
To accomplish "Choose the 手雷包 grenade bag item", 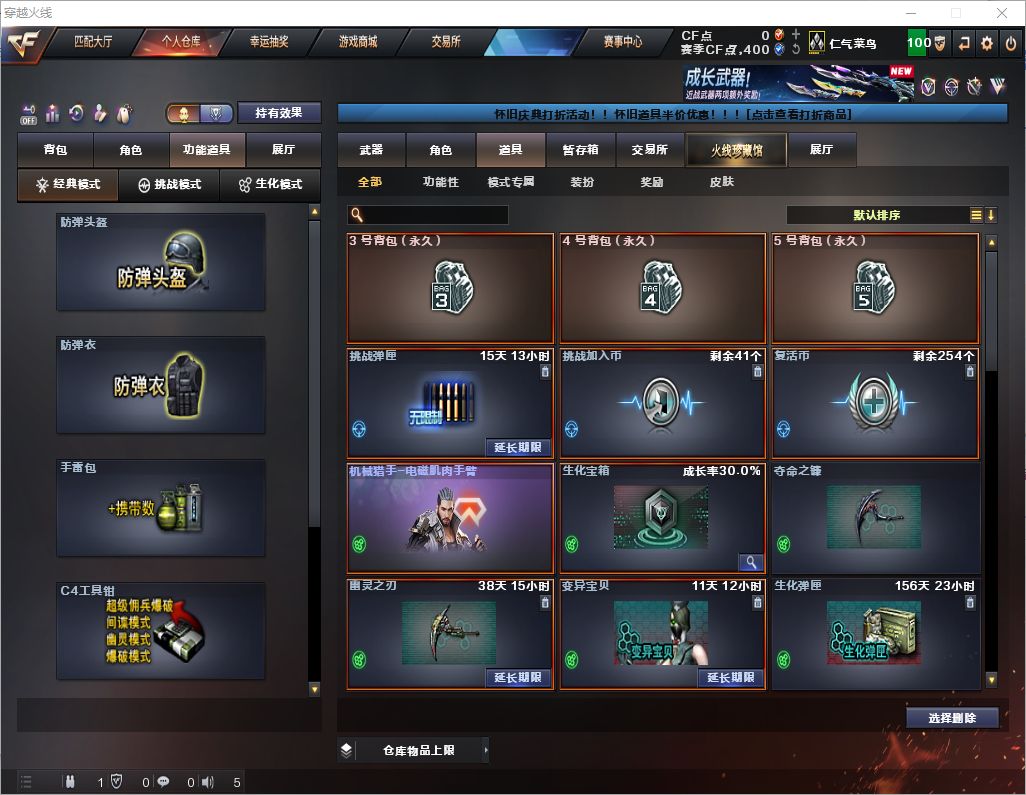I will pos(161,509).
